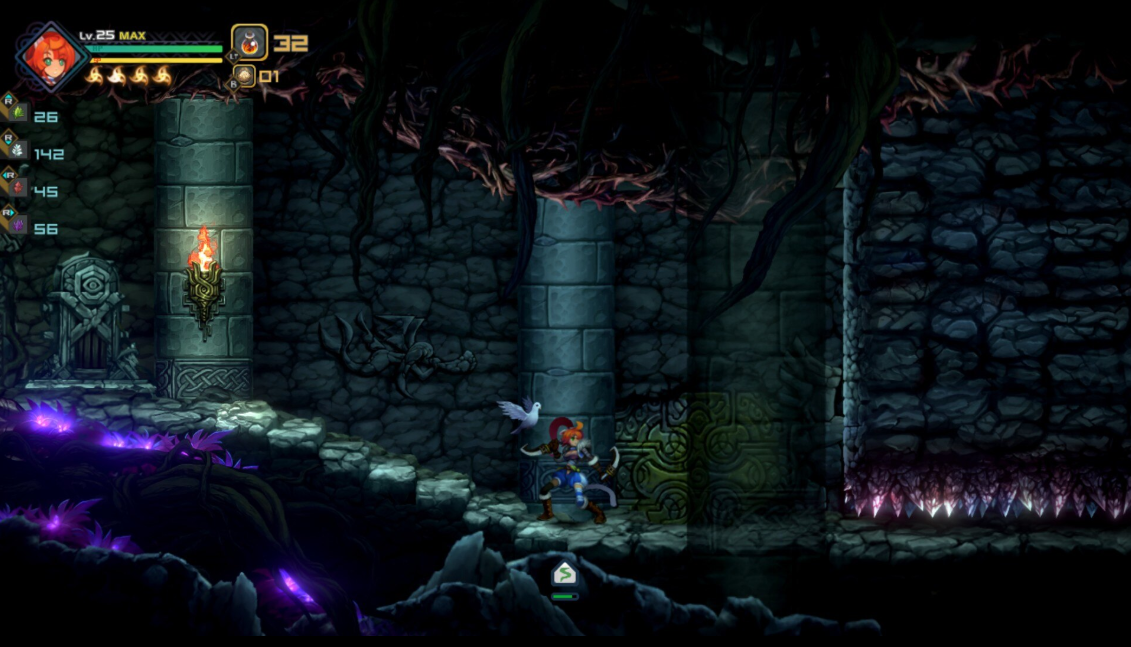Click the red-haired heroine portrait
This screenshot has width=1131, height=647.
pos(50,58)
